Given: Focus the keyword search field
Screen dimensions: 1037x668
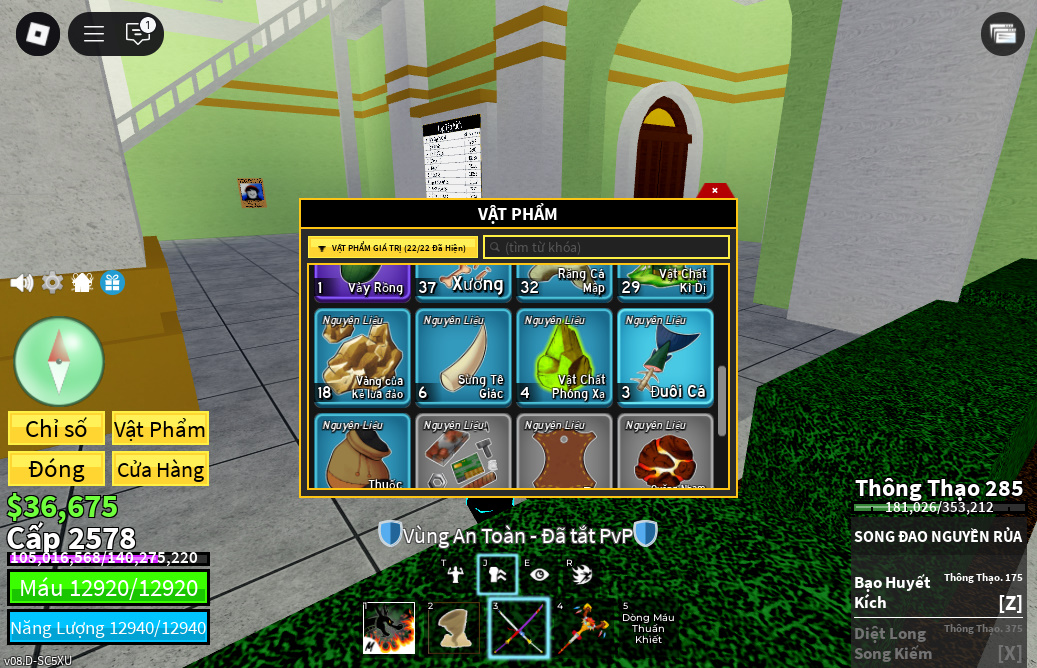Looking at the screenshot, I should tap(608, 248).
